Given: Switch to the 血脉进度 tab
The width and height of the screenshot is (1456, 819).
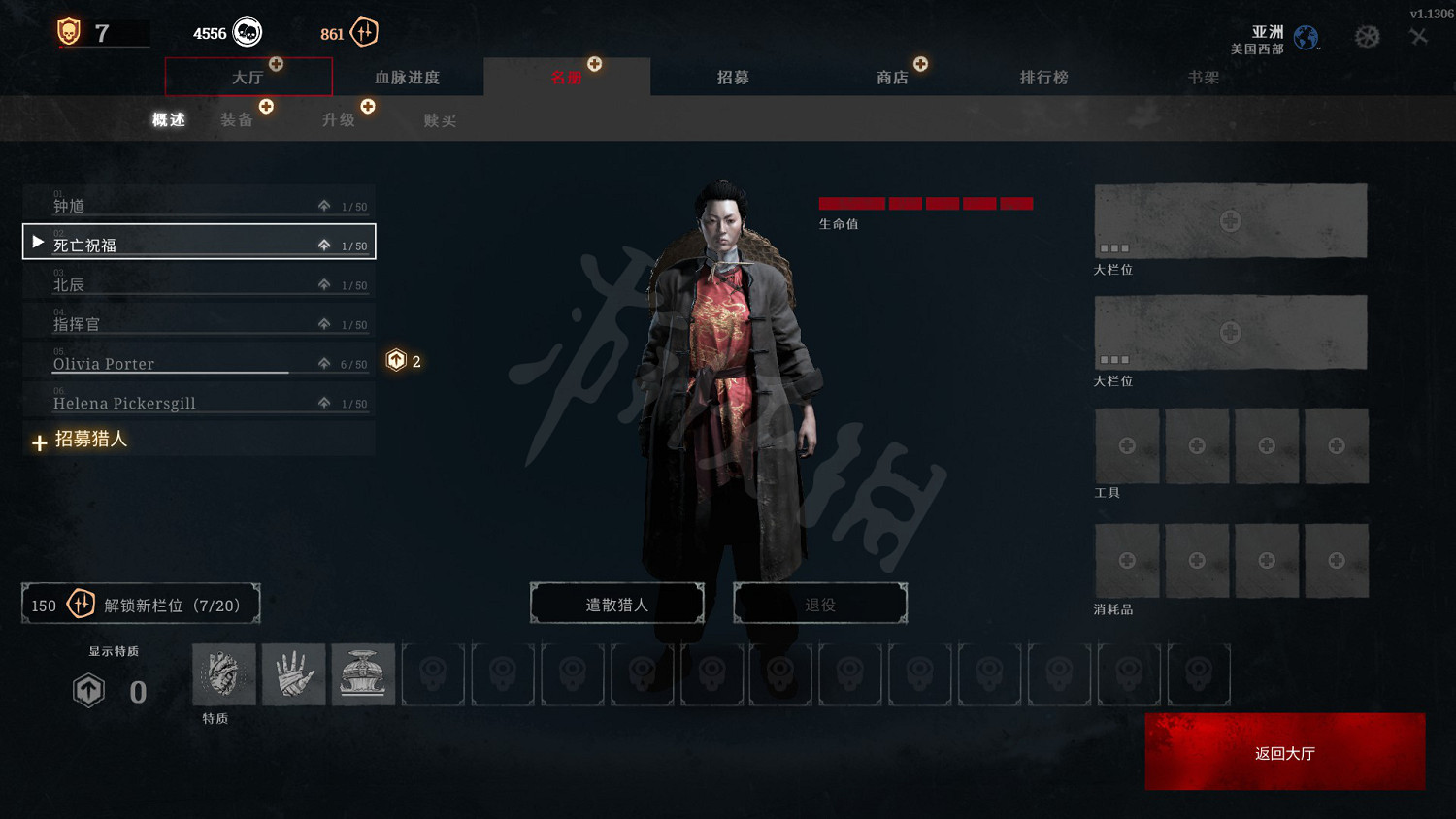Looking at the screenshot, I should (409, 77).
